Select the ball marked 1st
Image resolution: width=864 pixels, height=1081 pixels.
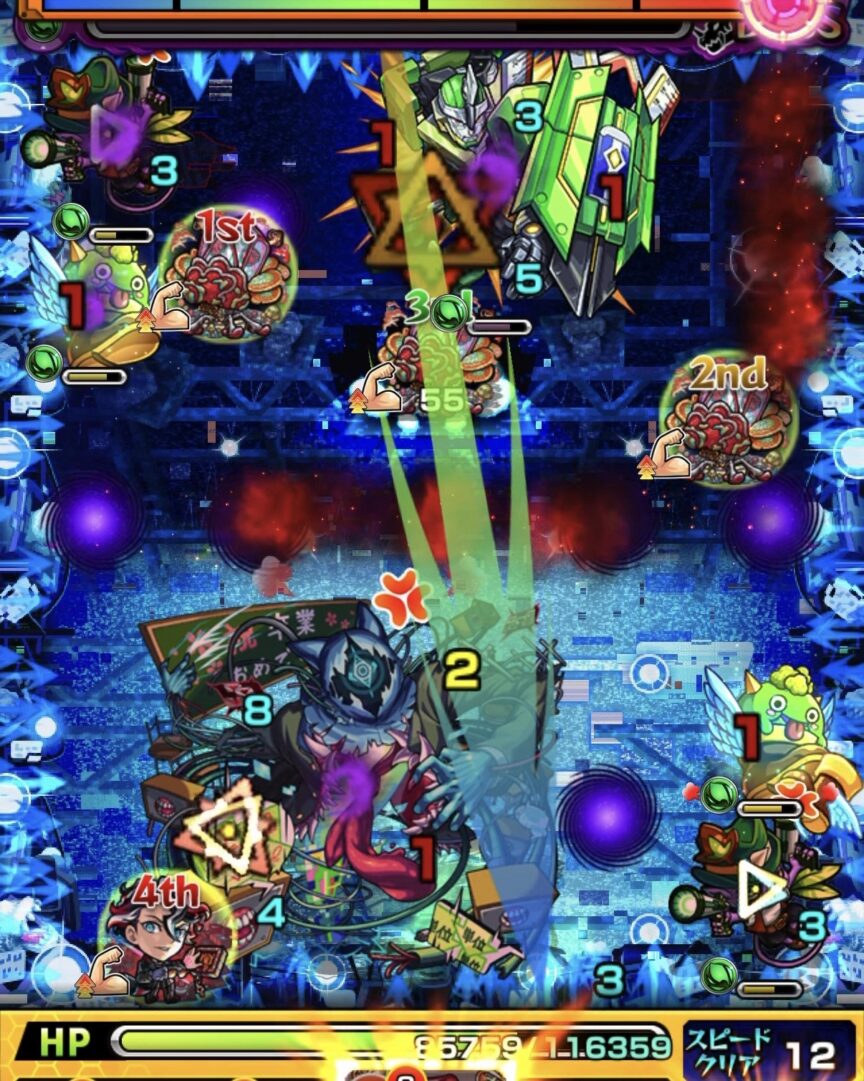pyautogui.click(x=228, y=274)
